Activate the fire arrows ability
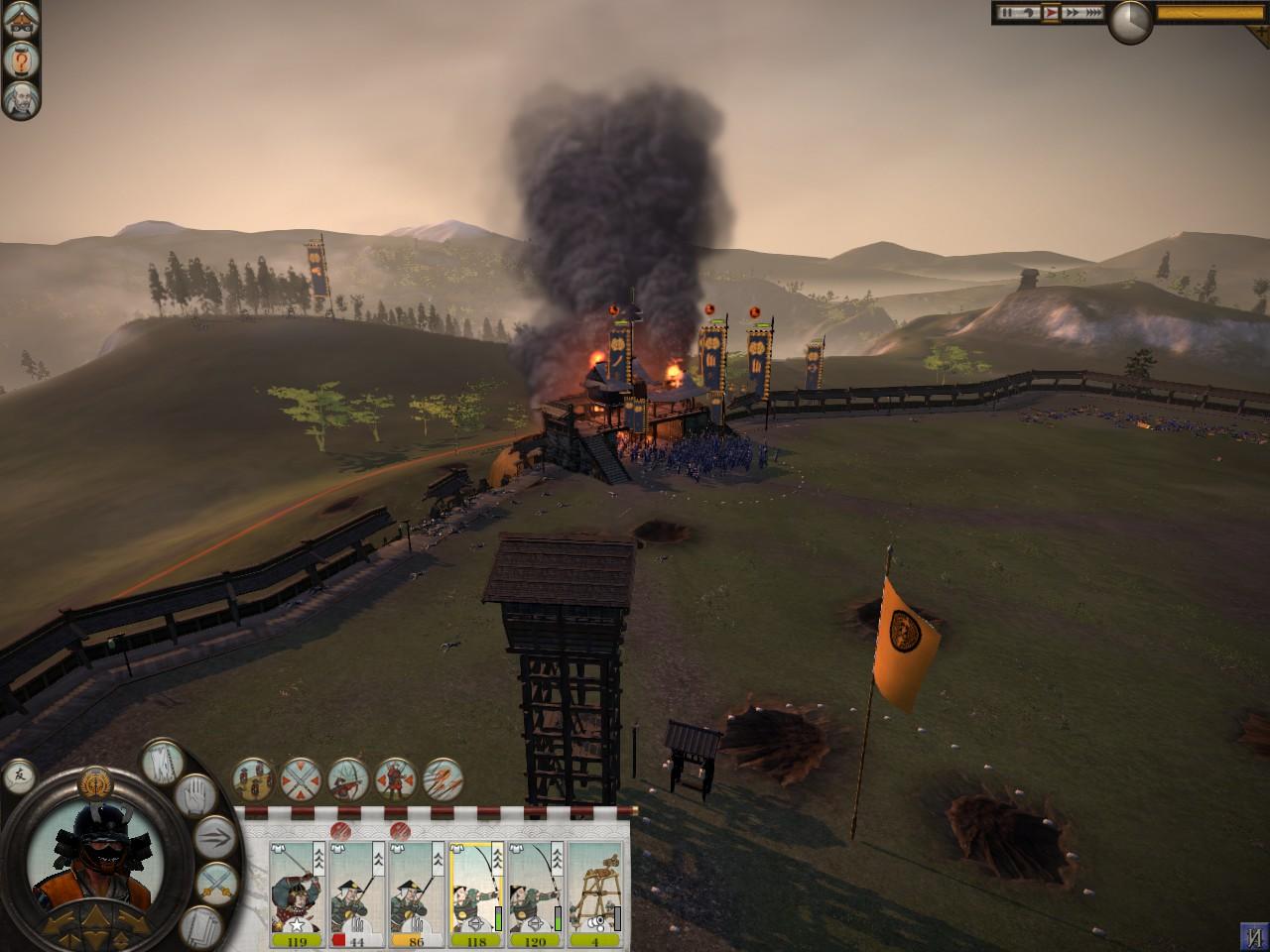The image size is (1270, 952). coord(444,778)
